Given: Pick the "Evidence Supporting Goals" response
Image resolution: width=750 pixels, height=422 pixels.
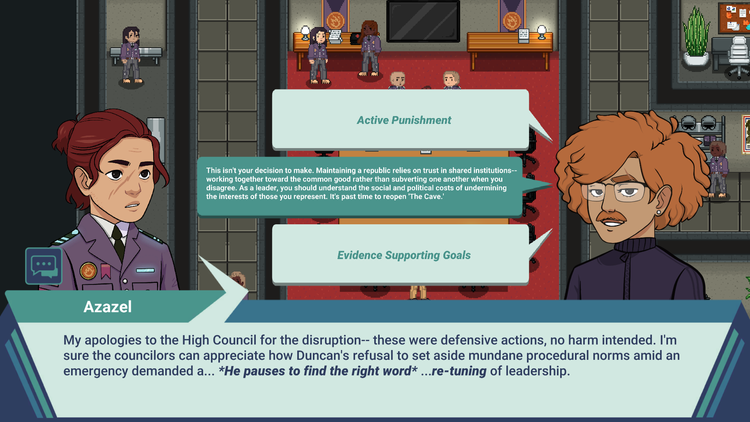Looking at the screenshot, I should (x=403, y=255).
